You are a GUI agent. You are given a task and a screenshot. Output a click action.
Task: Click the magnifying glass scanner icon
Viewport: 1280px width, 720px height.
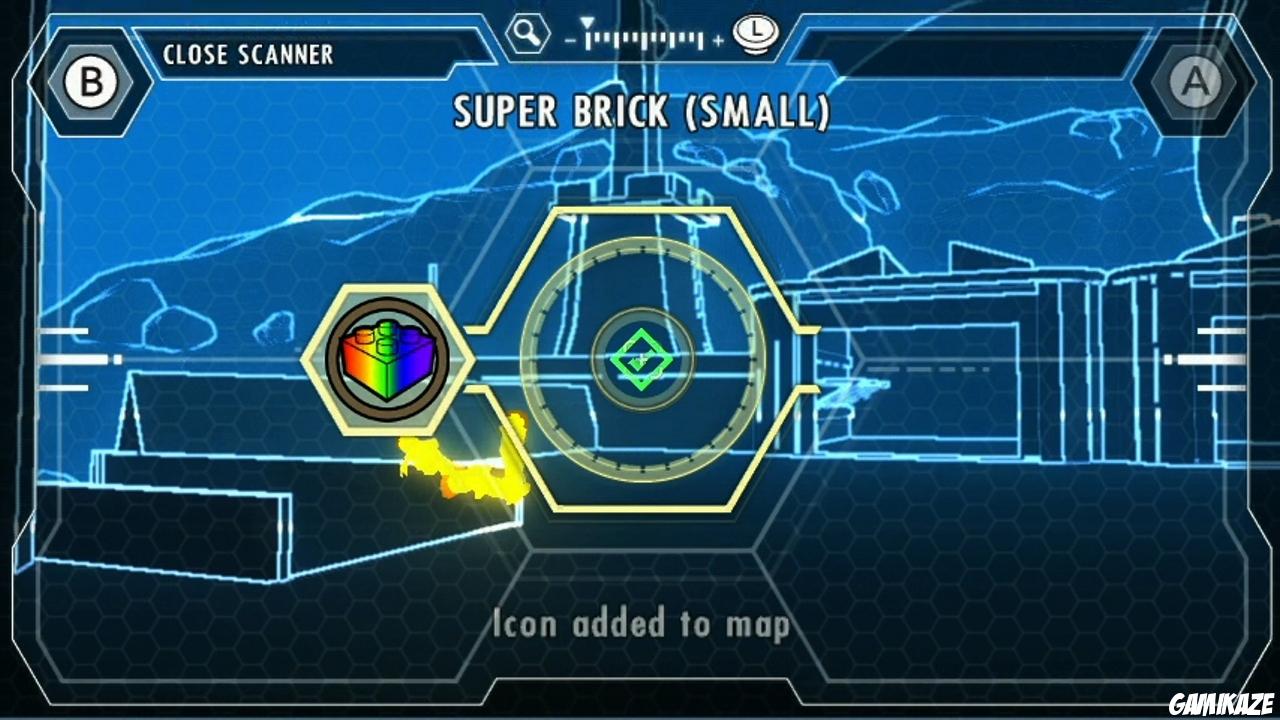pos(527,32)
